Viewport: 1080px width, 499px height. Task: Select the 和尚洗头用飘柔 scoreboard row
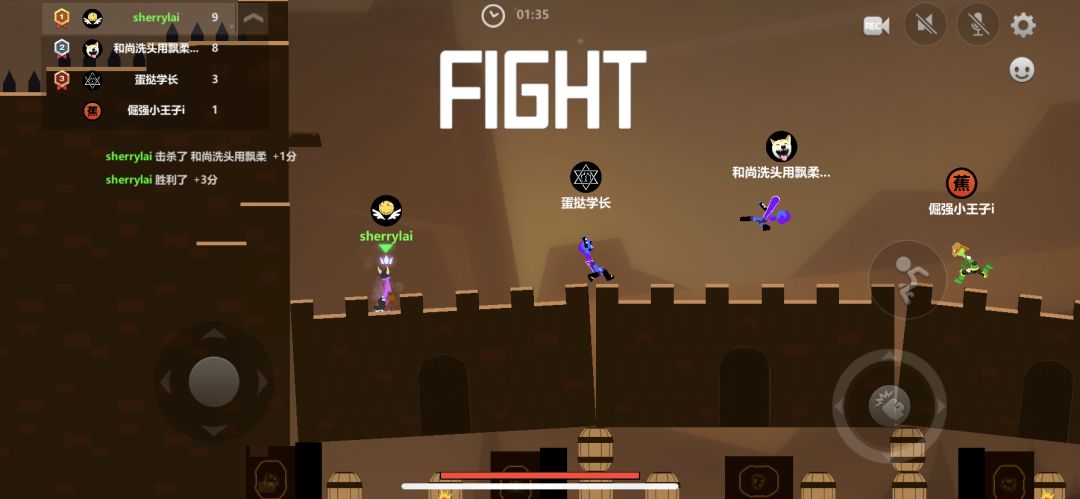140,48
